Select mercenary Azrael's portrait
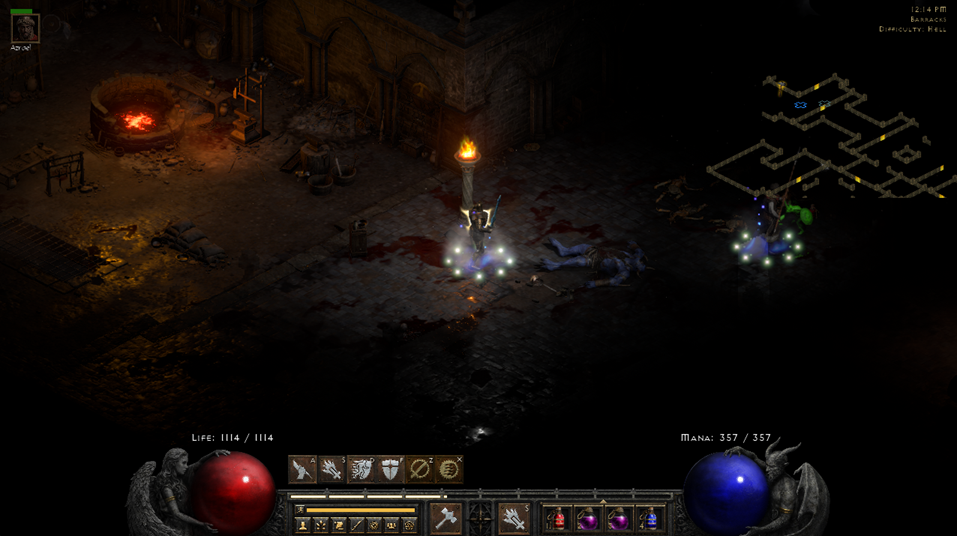This screenshot has height=536, width=957. pos(25,28)
